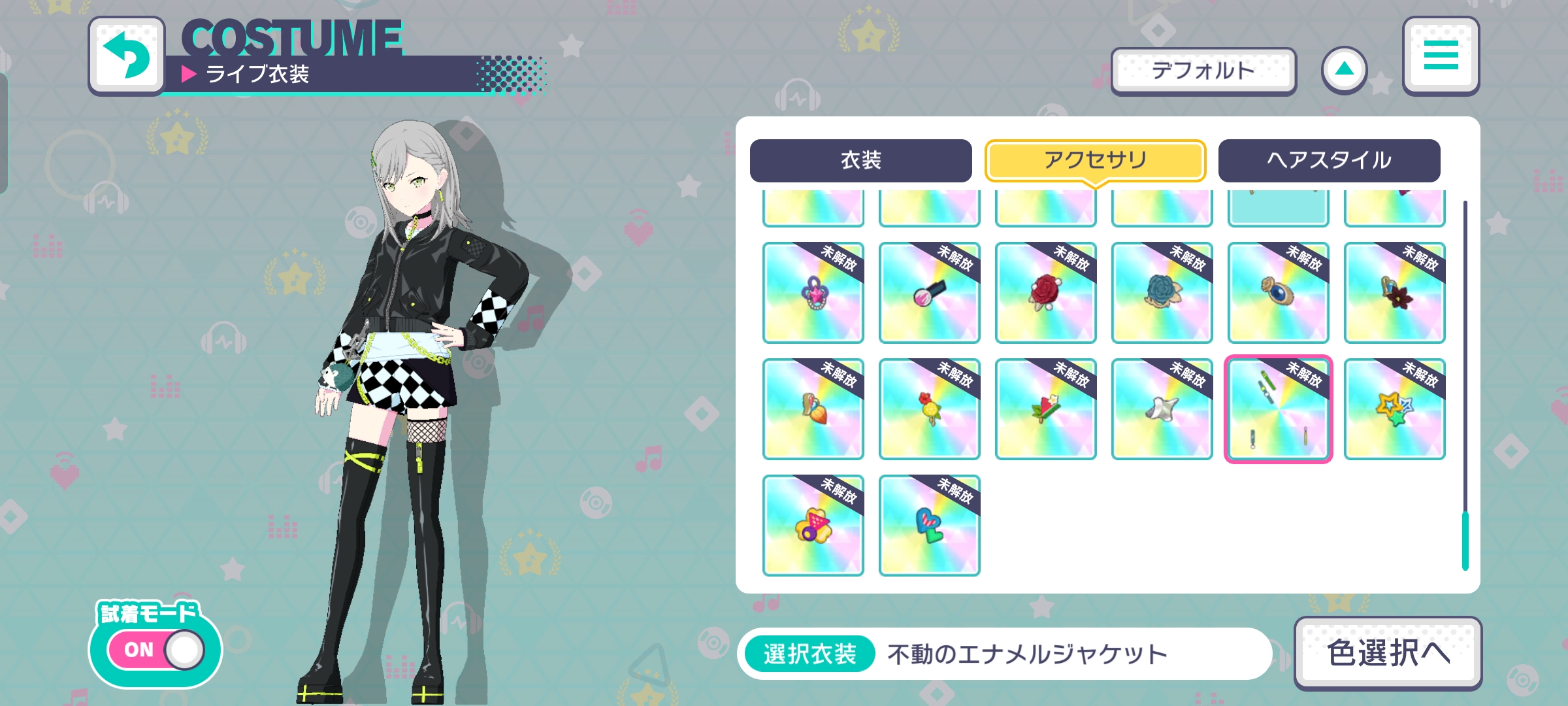
Task: Select the orange star pin accessory
Action: click(1394, 409)
